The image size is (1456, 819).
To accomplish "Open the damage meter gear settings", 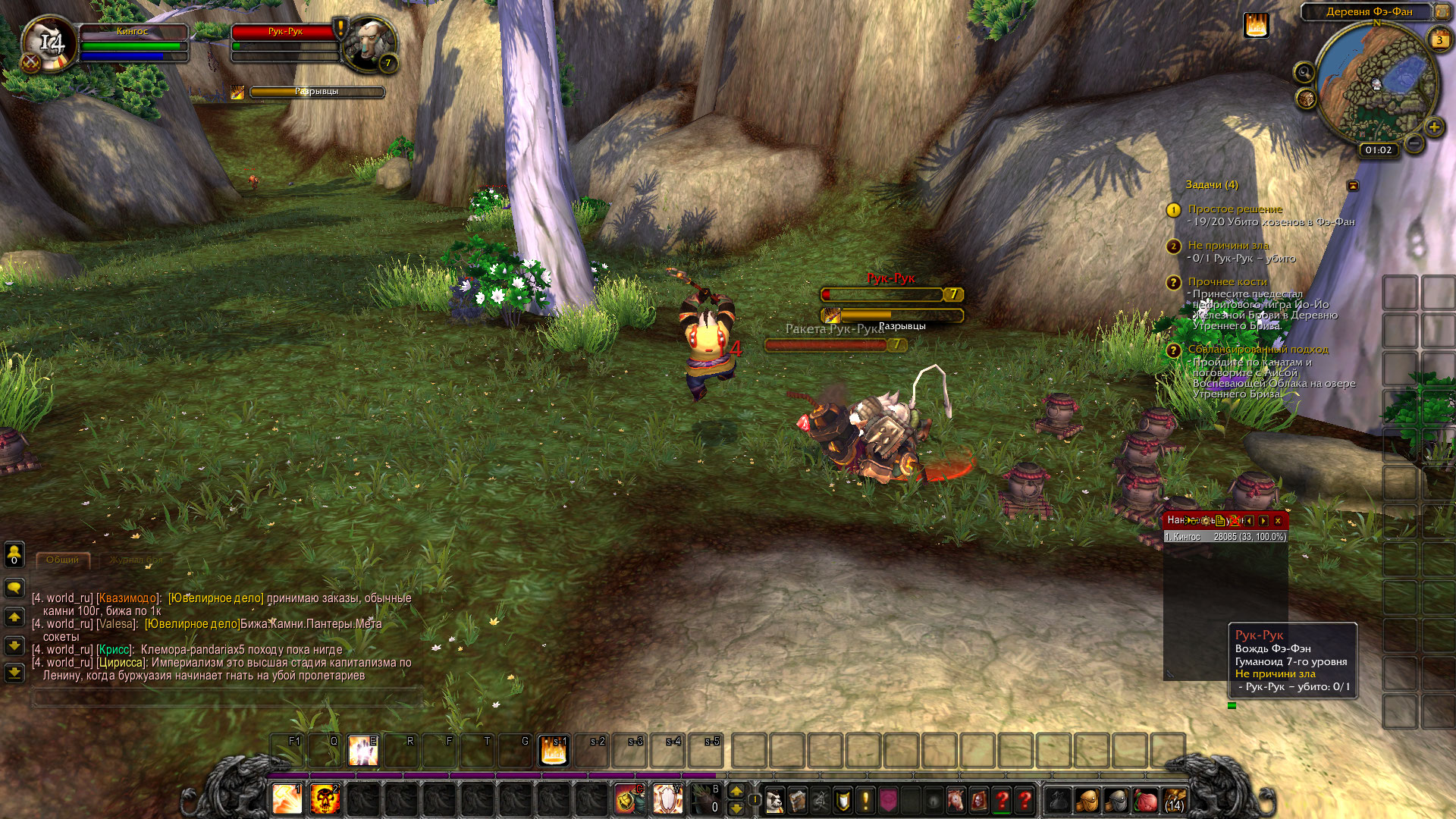I will pyautogui.click(x=1206, y=521).
